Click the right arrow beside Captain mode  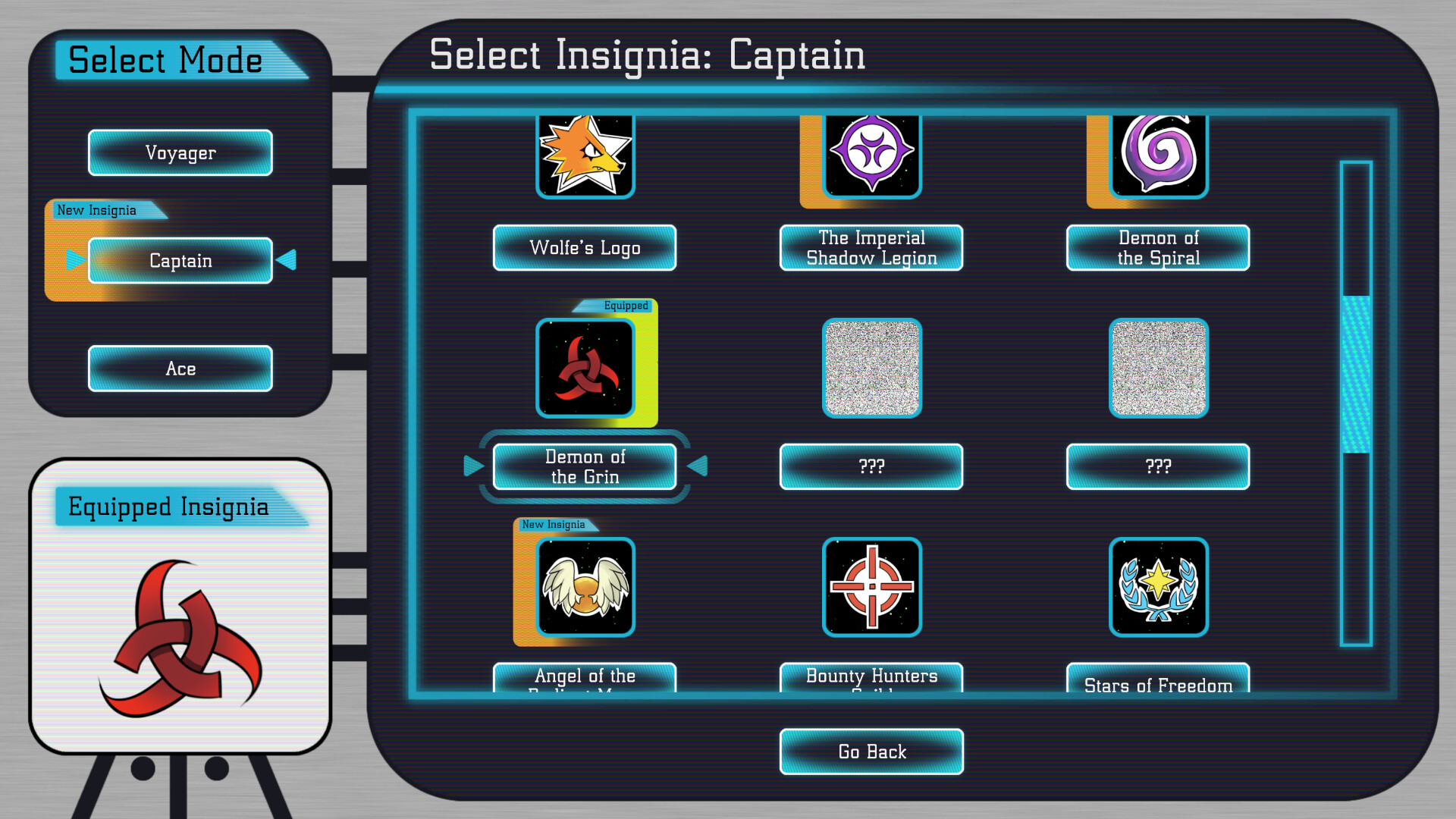pos(287,260)
